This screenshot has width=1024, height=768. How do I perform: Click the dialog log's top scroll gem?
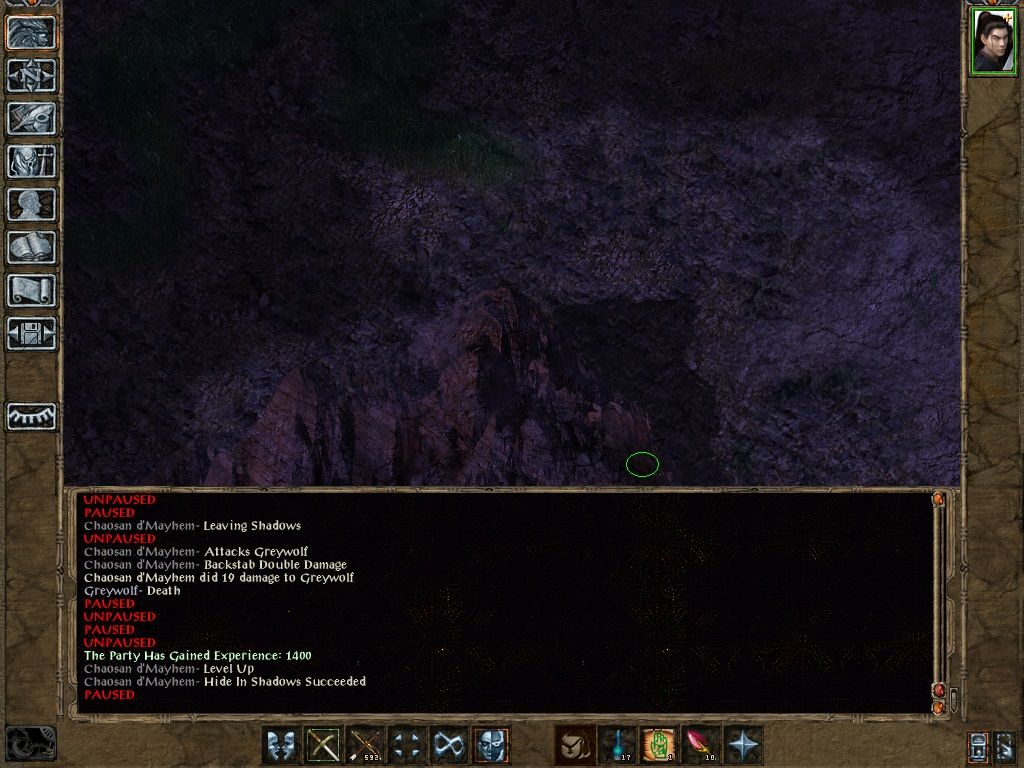[938, 499]
